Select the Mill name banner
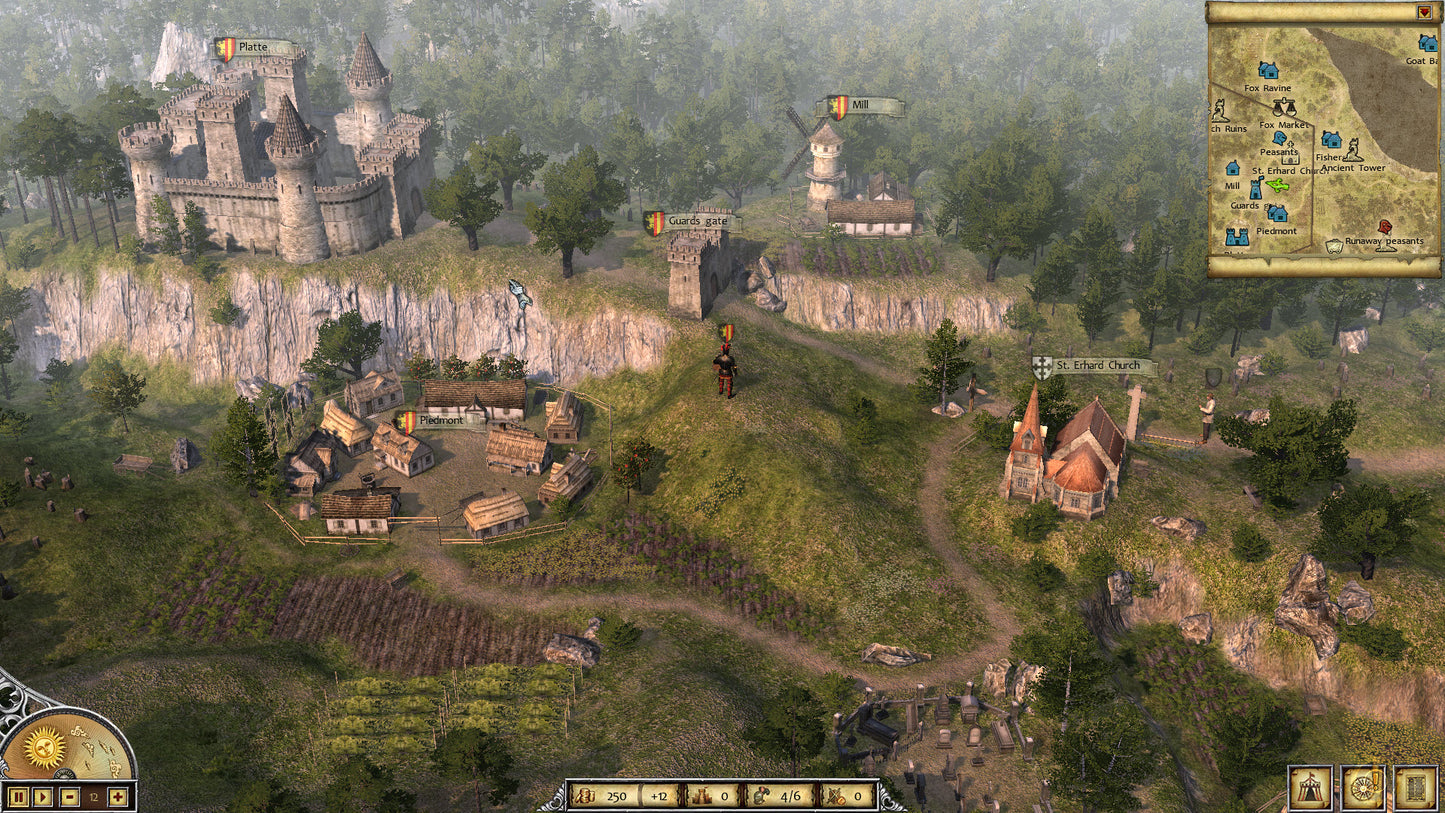Screen dimensions: 1445x813 864,106
